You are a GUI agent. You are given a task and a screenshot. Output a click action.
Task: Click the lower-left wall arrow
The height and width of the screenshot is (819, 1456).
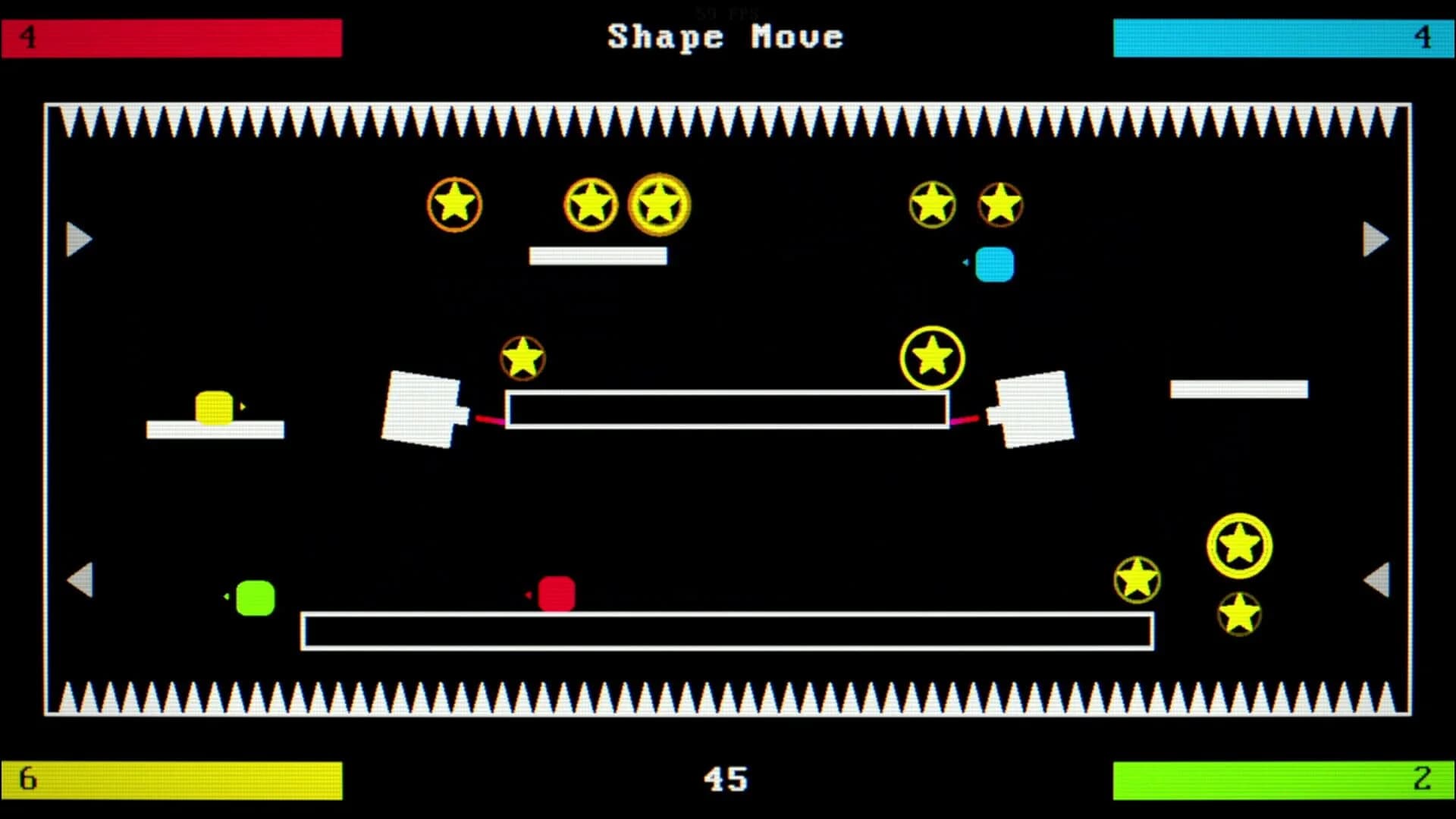(80, 580)
